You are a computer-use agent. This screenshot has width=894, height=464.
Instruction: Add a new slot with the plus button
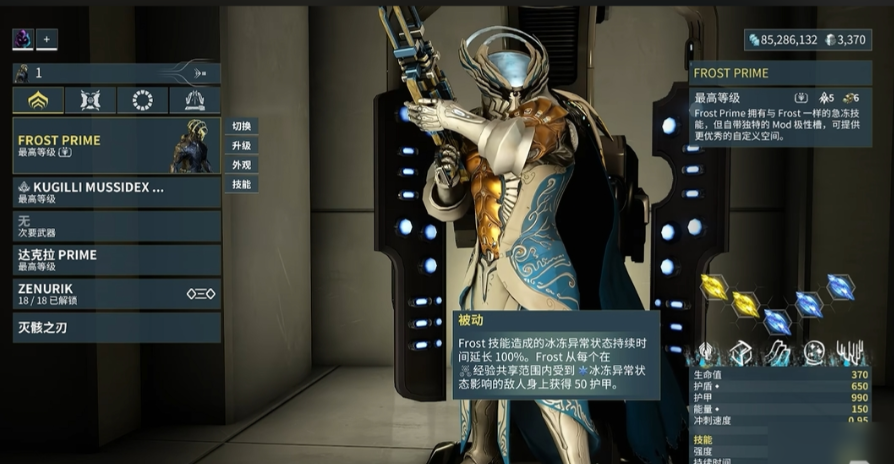coord(46,40)
